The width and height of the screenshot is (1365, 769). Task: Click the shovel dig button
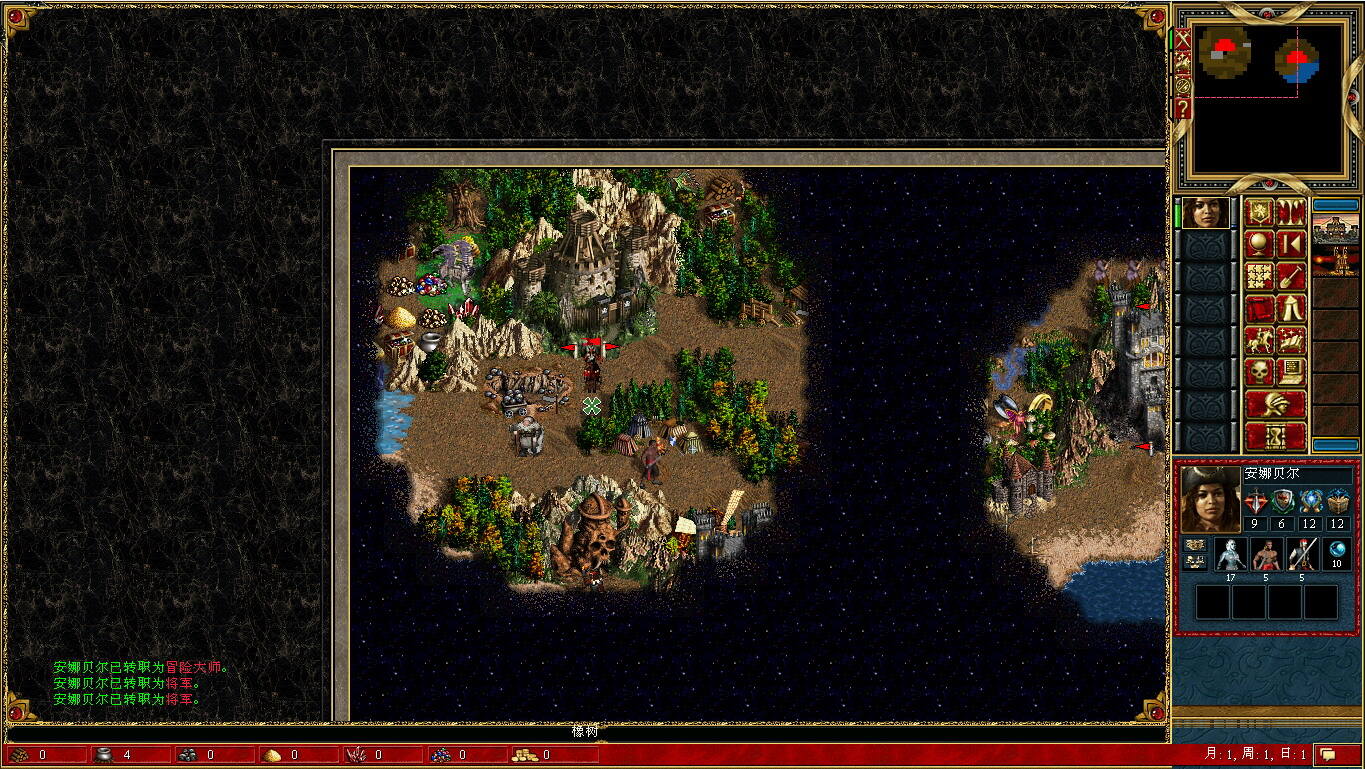tap(1291, 276)
